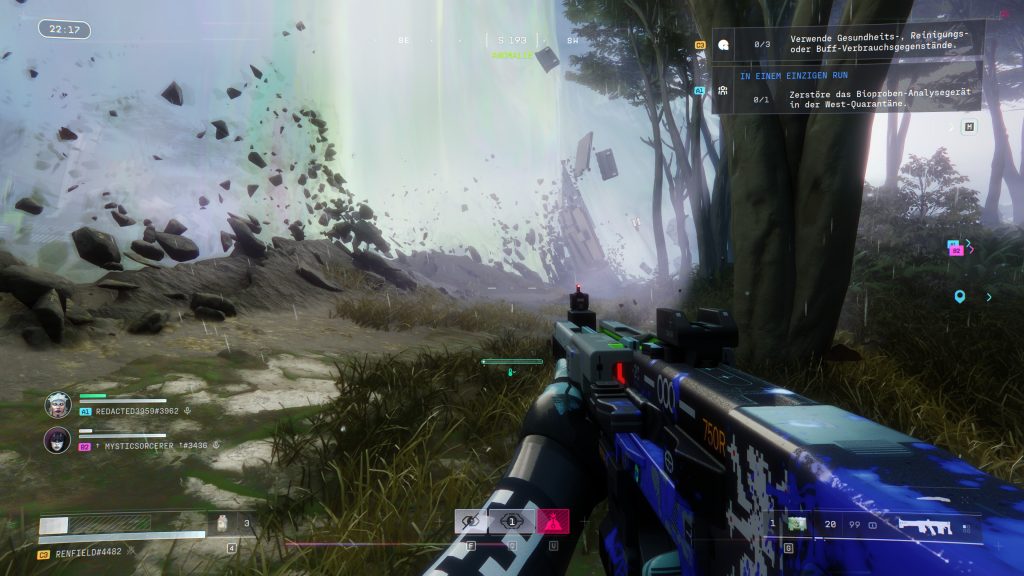Click the A1 and B2 squad marker
1024x576 pixels.
(x=957, y=246)
